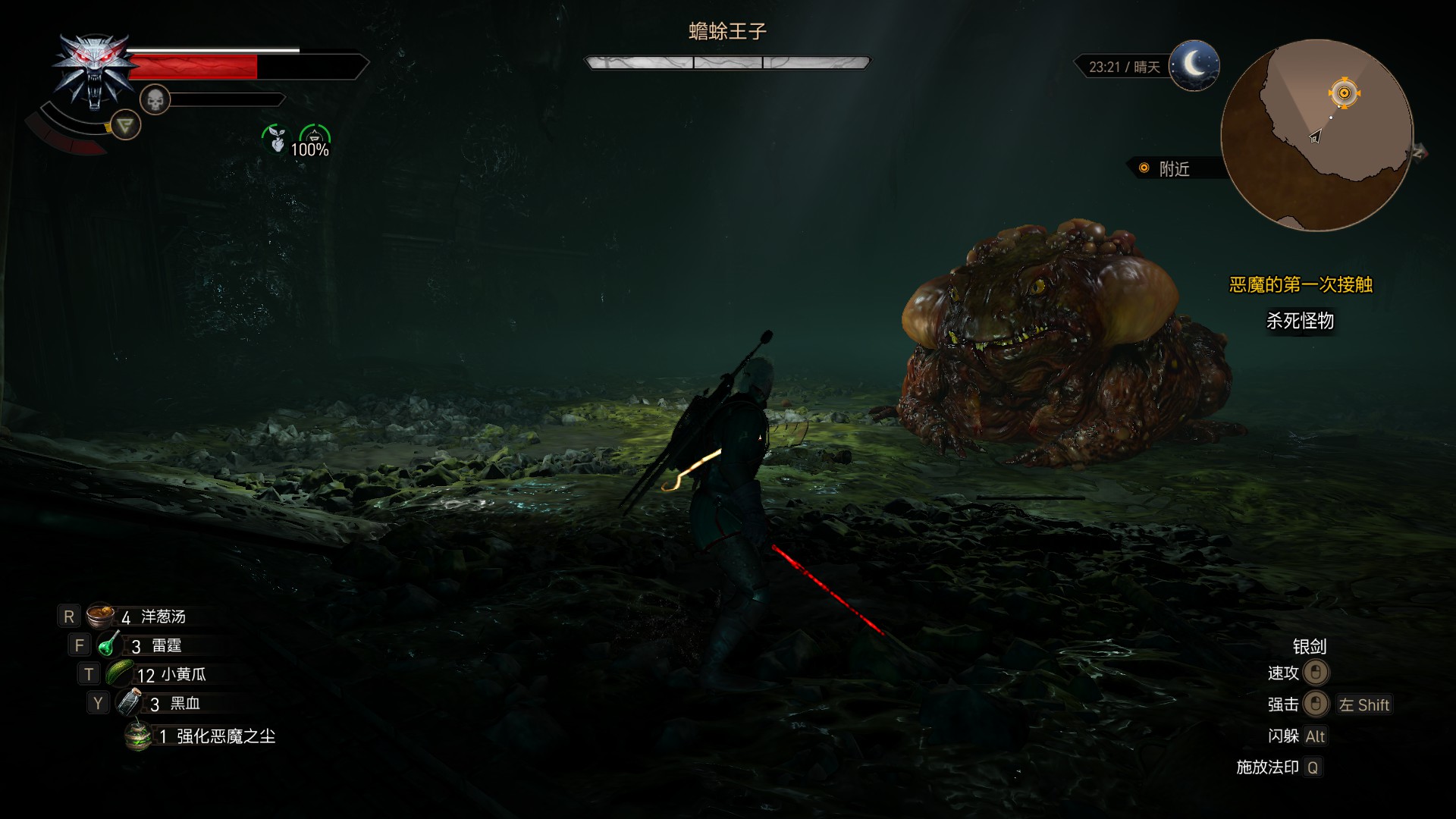Use the Thunderbolt potion slot
The height and width of the screenshot is (819, 1456).
coord(108,645)
